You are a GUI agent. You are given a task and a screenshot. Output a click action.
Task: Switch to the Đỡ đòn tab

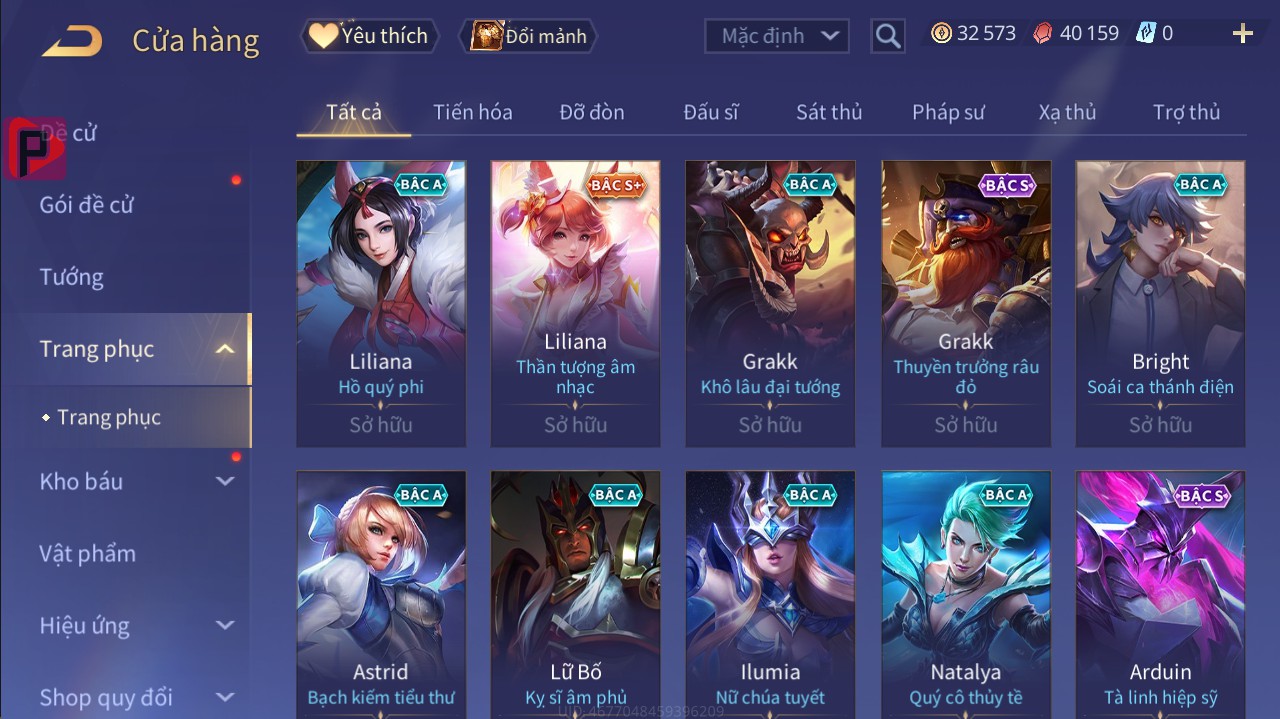point(592,112)
